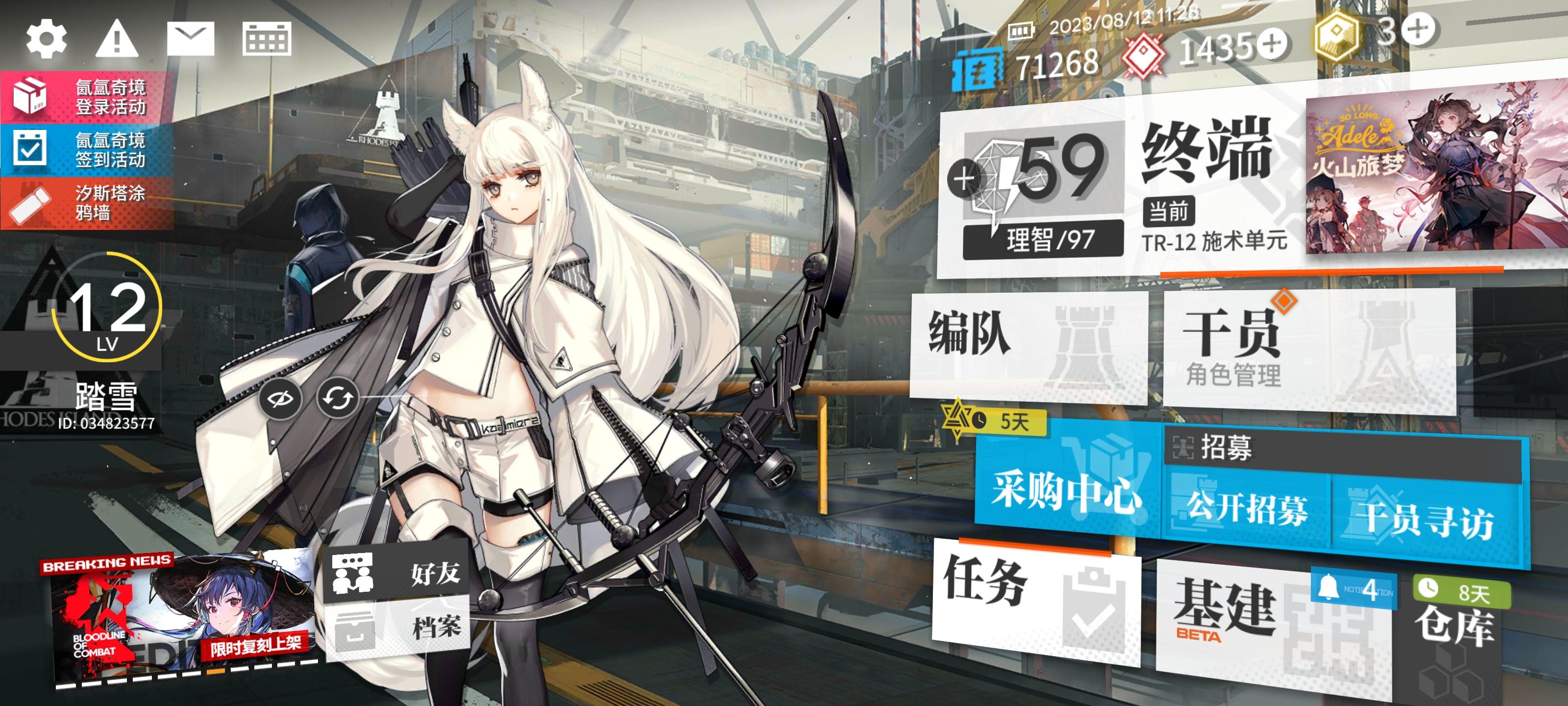Open the mail inbox icon

coord(190,41)
